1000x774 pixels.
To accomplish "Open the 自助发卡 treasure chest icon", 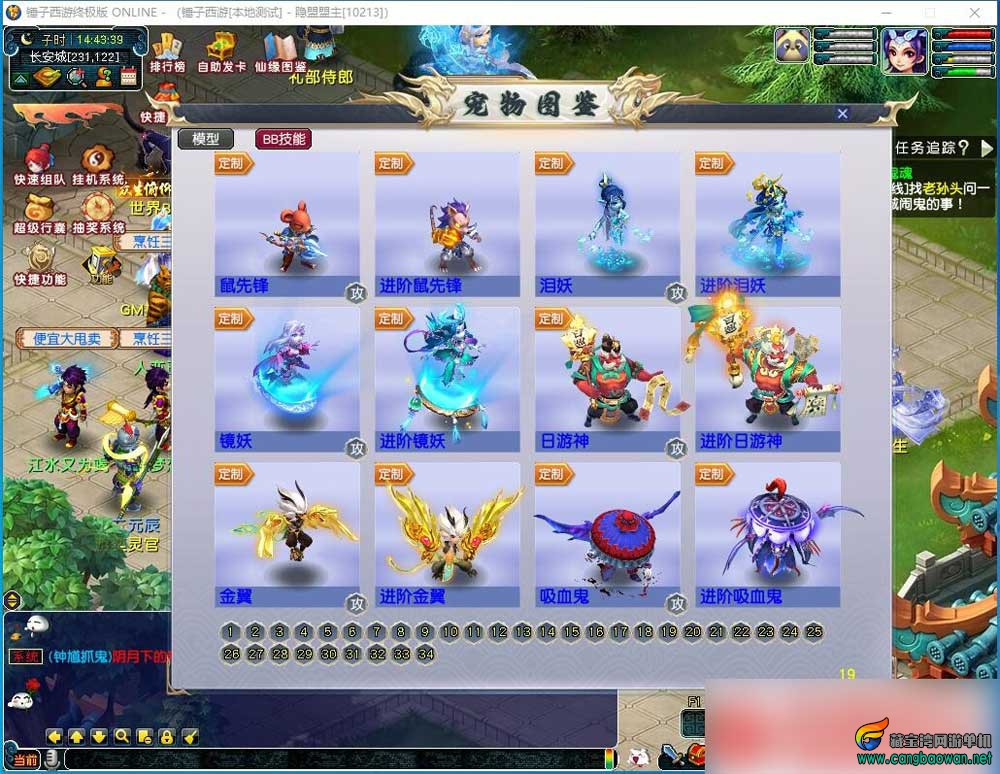I will pyautogui.click(x=223, y=51).
